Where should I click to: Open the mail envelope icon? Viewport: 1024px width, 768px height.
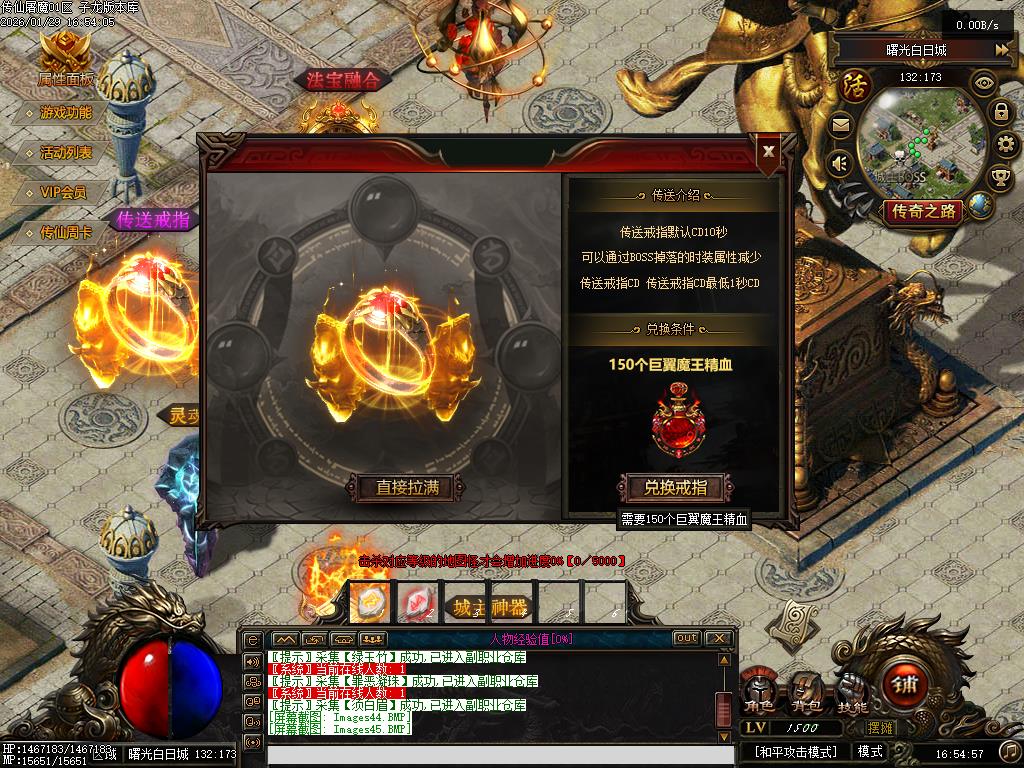tap(840, 126)
